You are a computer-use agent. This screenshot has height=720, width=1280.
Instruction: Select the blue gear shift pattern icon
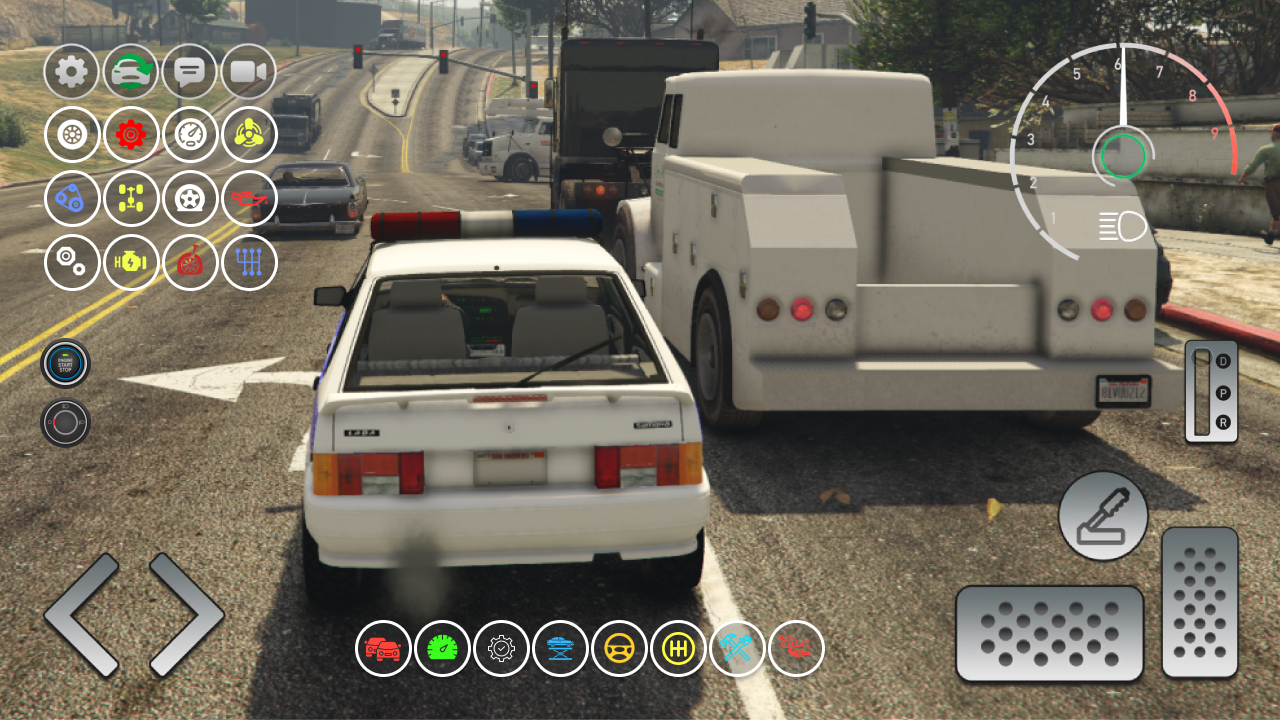(248, 263)
